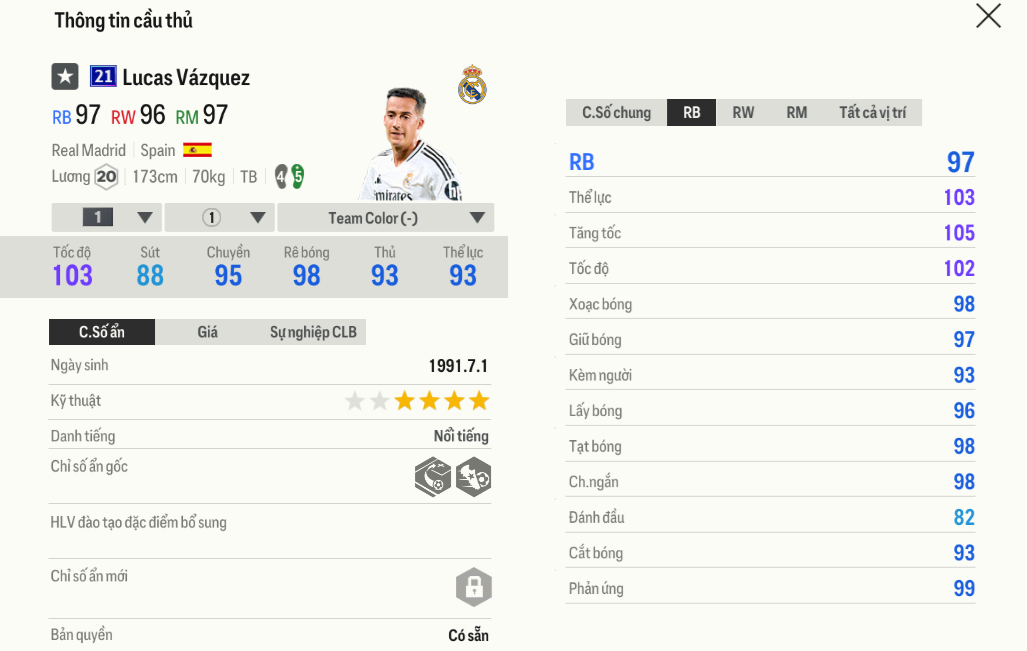
Task: Click the locked new hidden trait slot
Action: pyautogui.click(x=473, y=587)
